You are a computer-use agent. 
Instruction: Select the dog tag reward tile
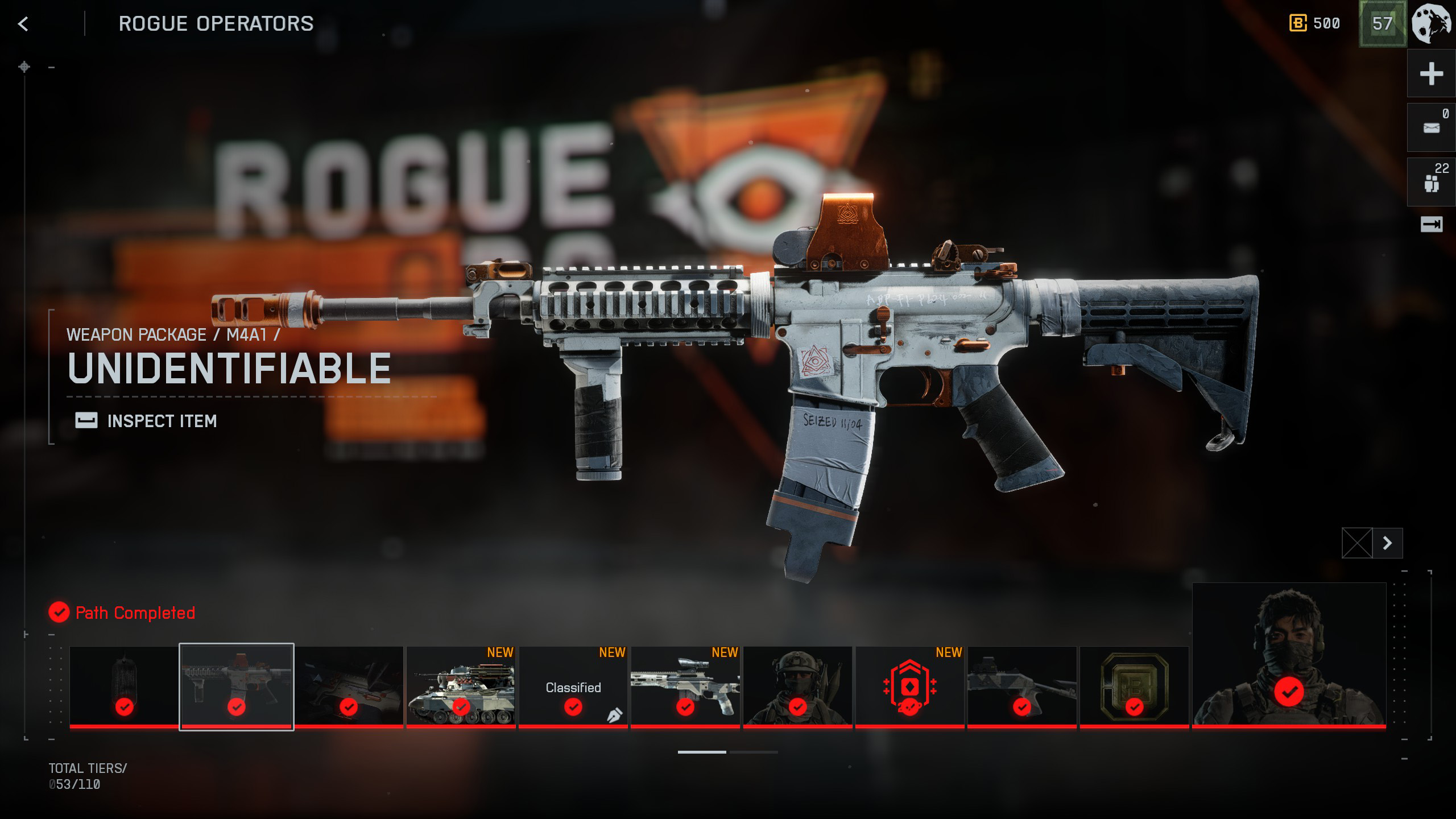(124, 686)
